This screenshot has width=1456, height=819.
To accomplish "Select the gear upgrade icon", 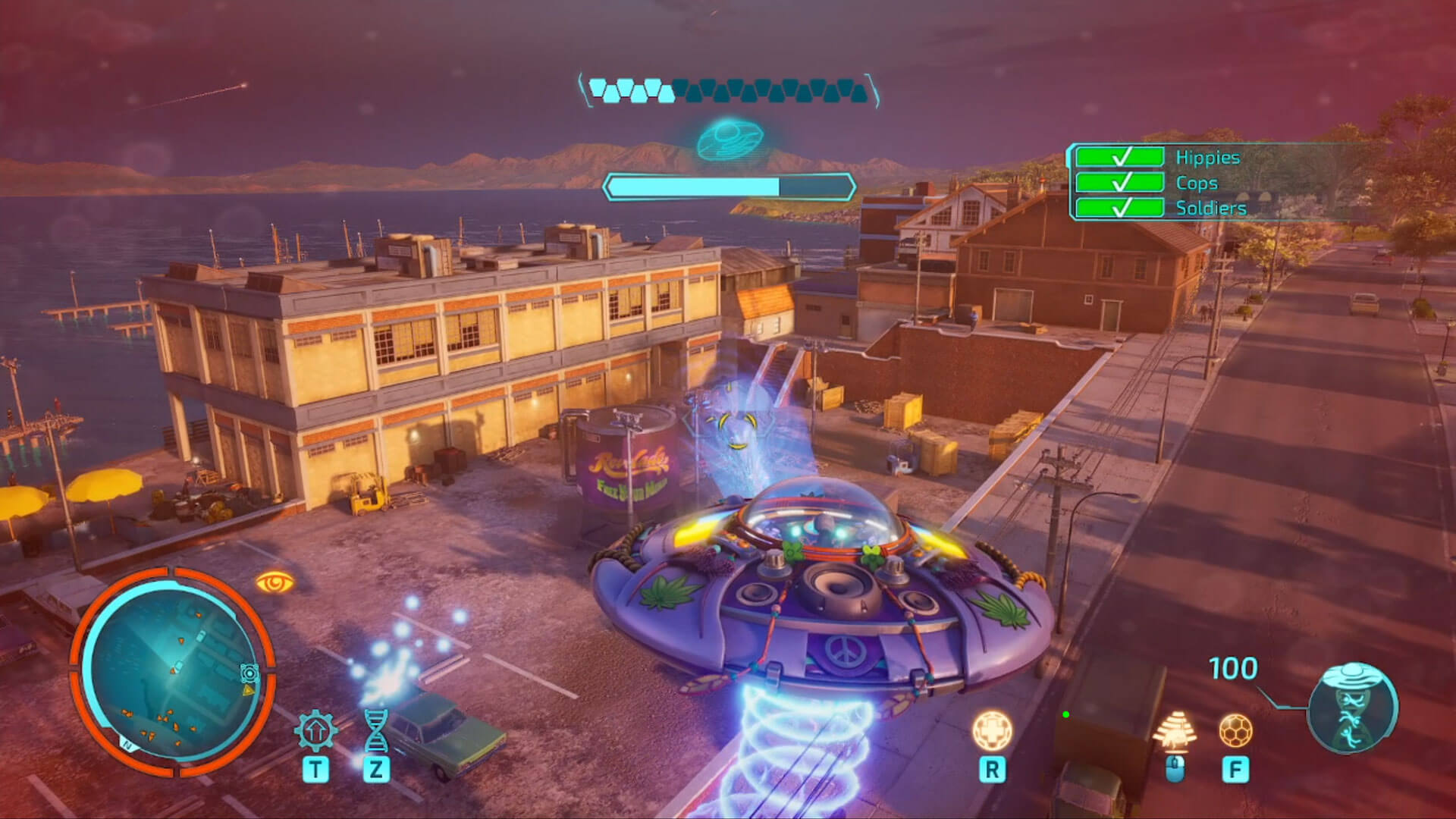I will (315, 730).
